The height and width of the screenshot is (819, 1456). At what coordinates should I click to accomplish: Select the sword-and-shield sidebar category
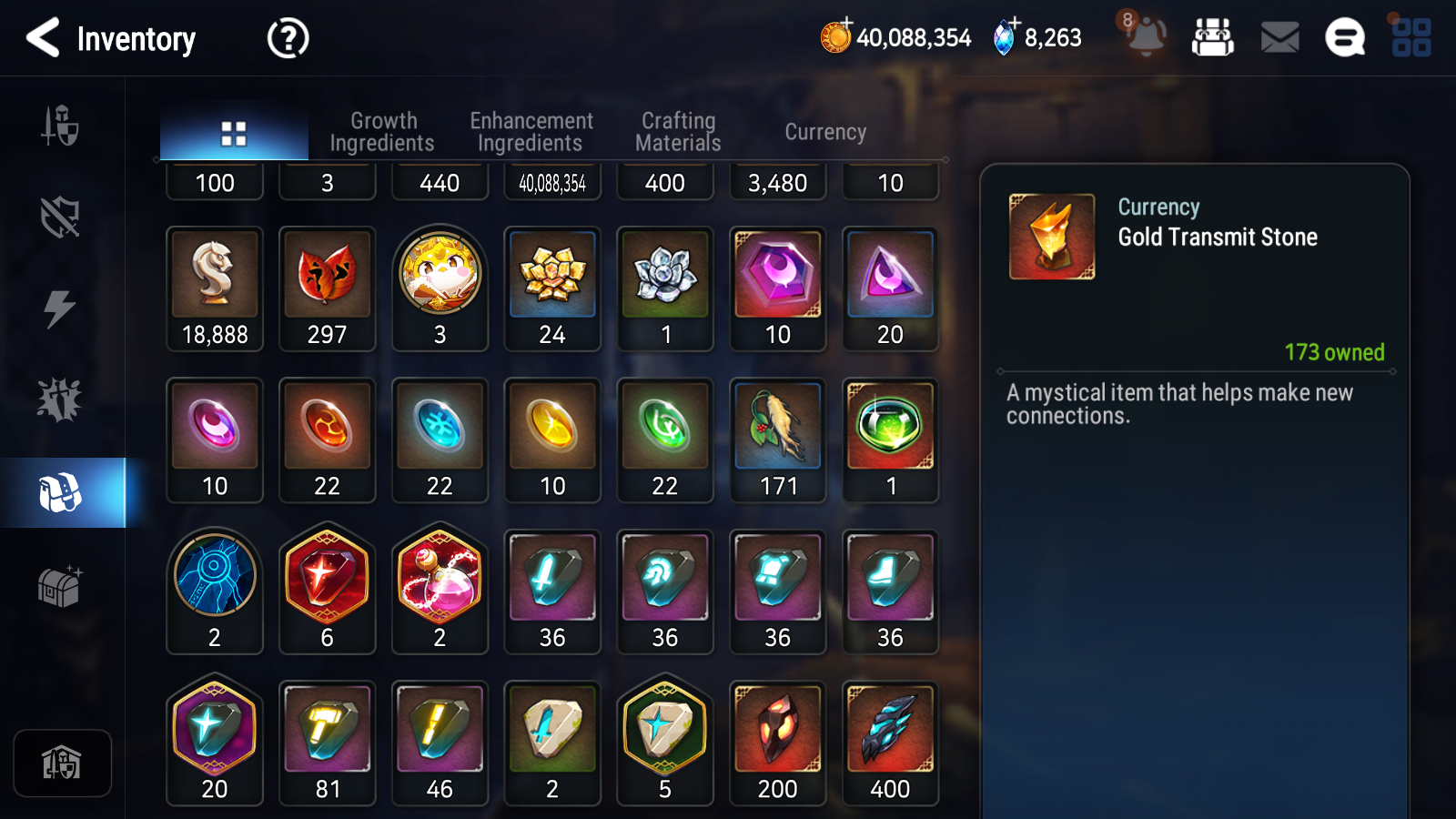click(x=60, y=127)
